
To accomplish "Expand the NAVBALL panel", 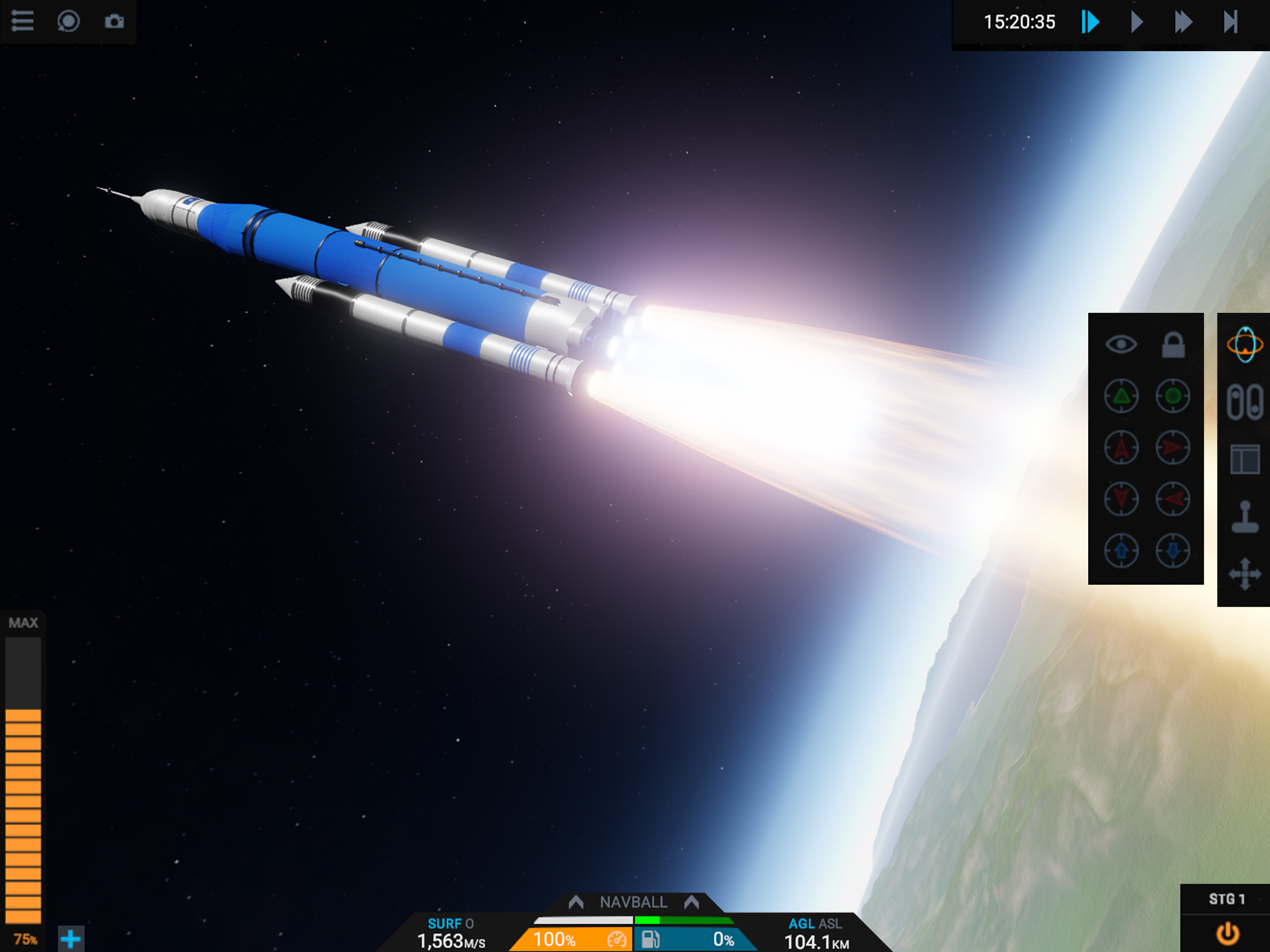I will pos(633,902).
